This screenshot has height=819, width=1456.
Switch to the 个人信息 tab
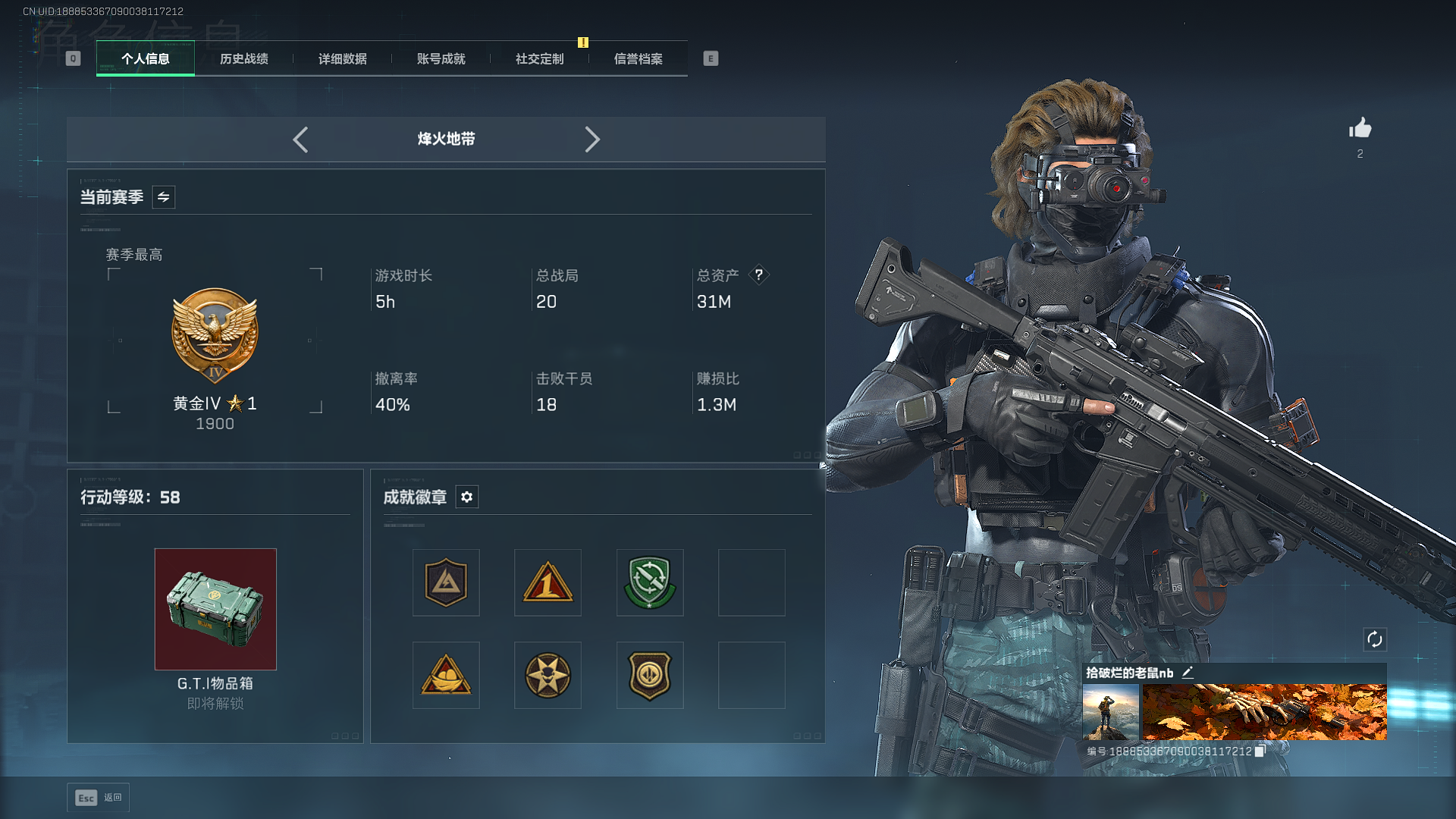click(145, 58)
